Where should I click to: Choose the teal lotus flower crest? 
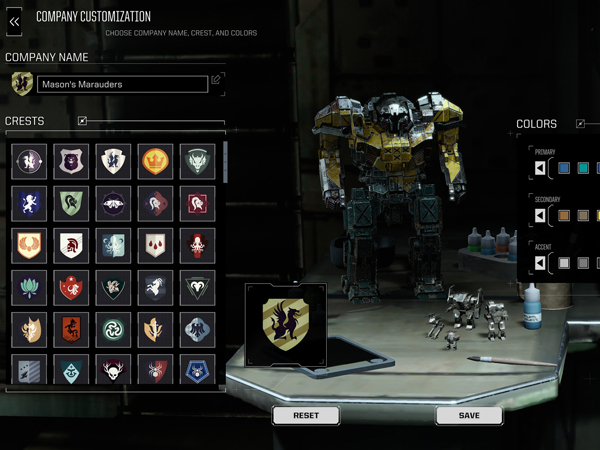(29, 287)
